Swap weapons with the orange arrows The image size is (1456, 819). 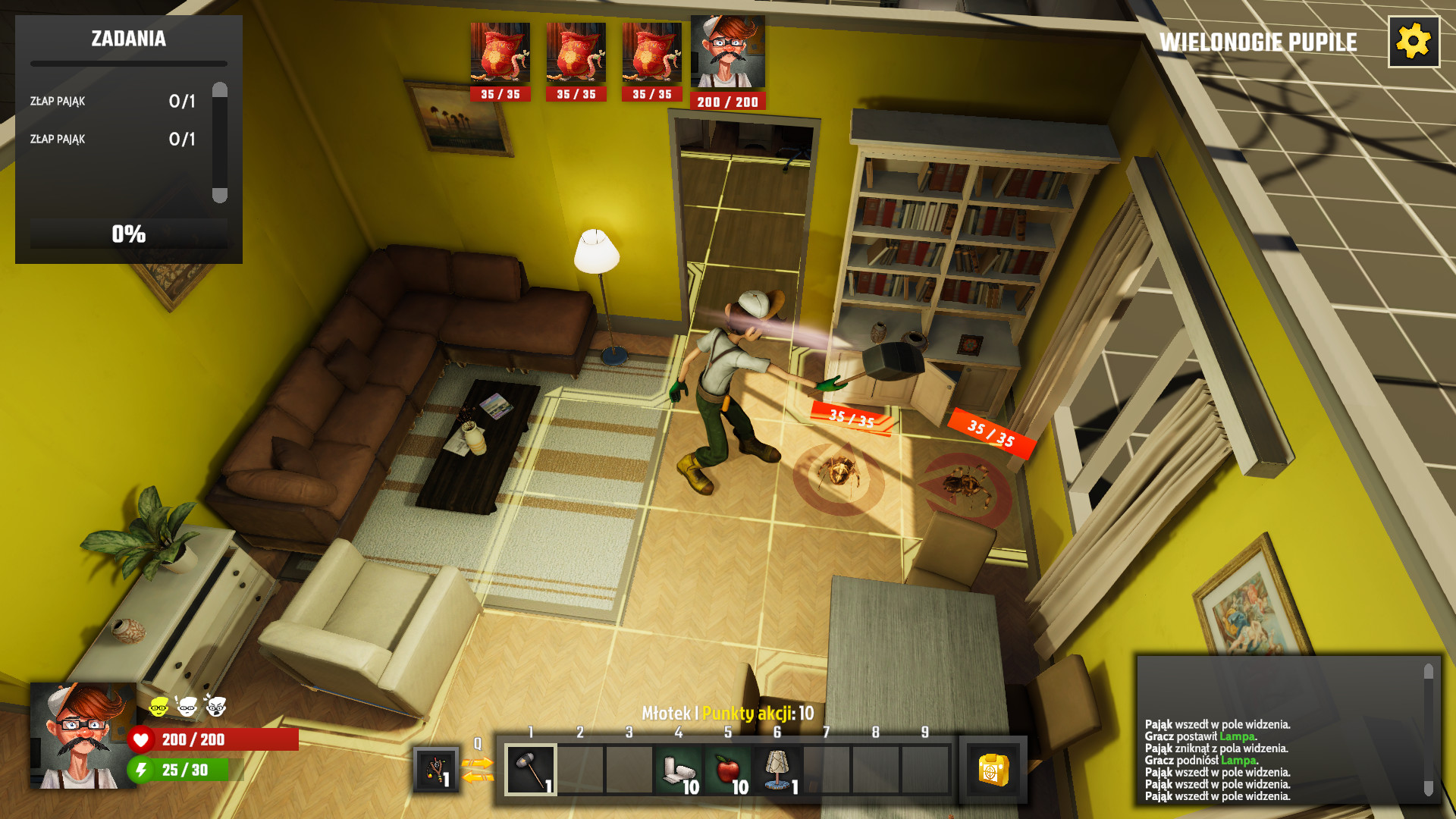[478, 770]
